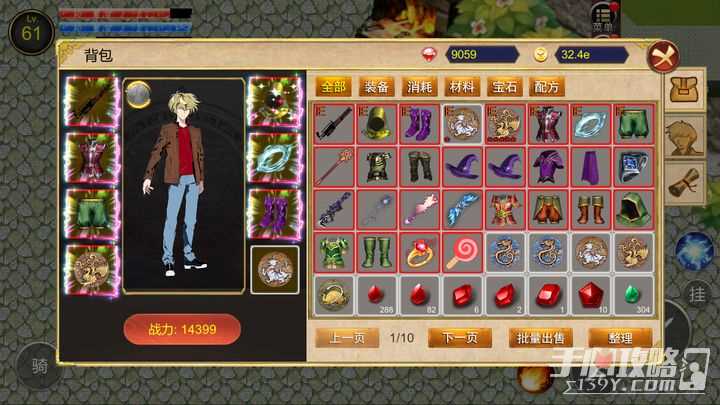The width and height of the screenshot is (720, 405).
Task: Select the swirled lollipop item
Action: pos(462,252)
